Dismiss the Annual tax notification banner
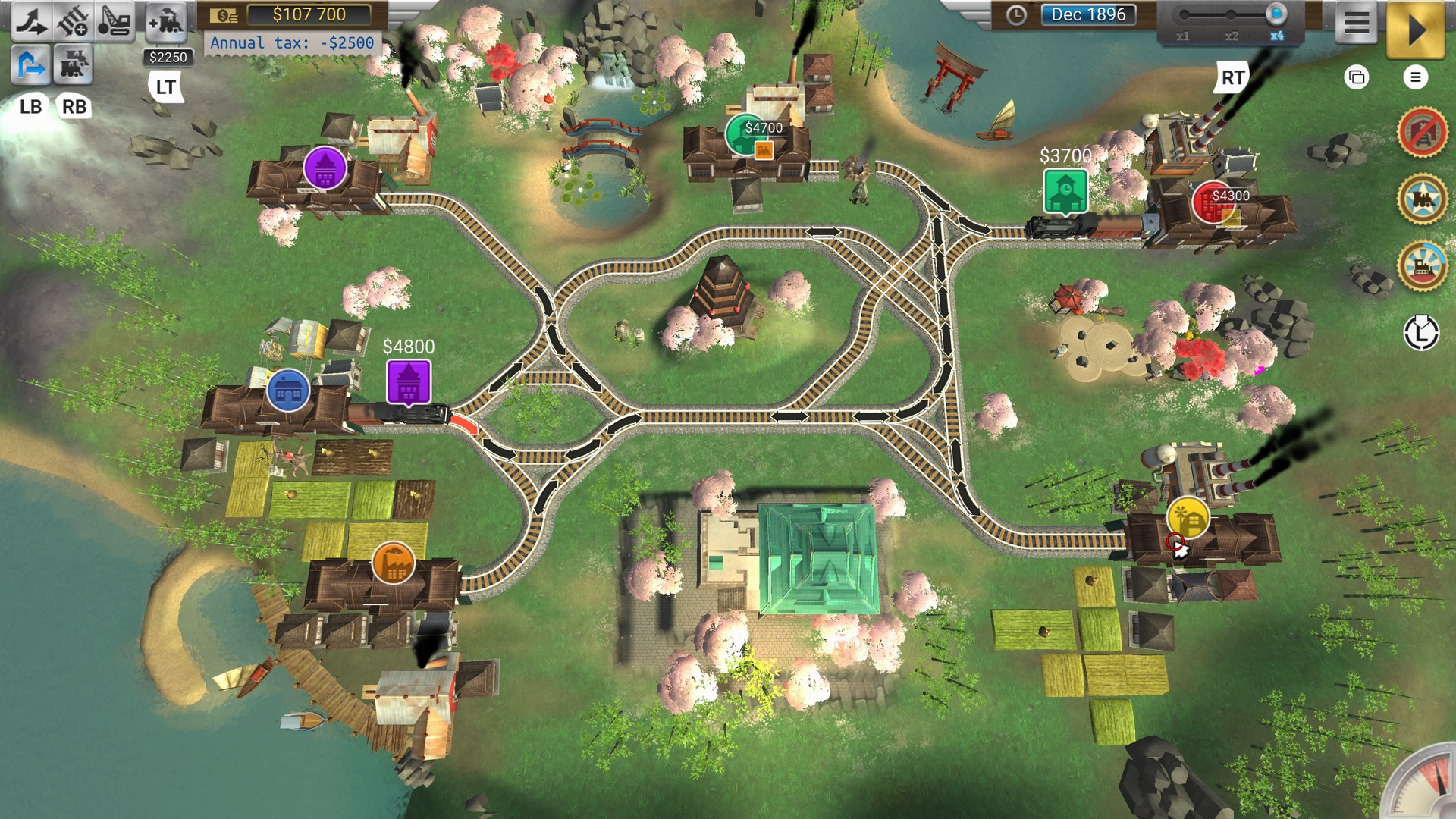Image resolution: width=1456 pixels, height=819 pixels. [292, 42]
